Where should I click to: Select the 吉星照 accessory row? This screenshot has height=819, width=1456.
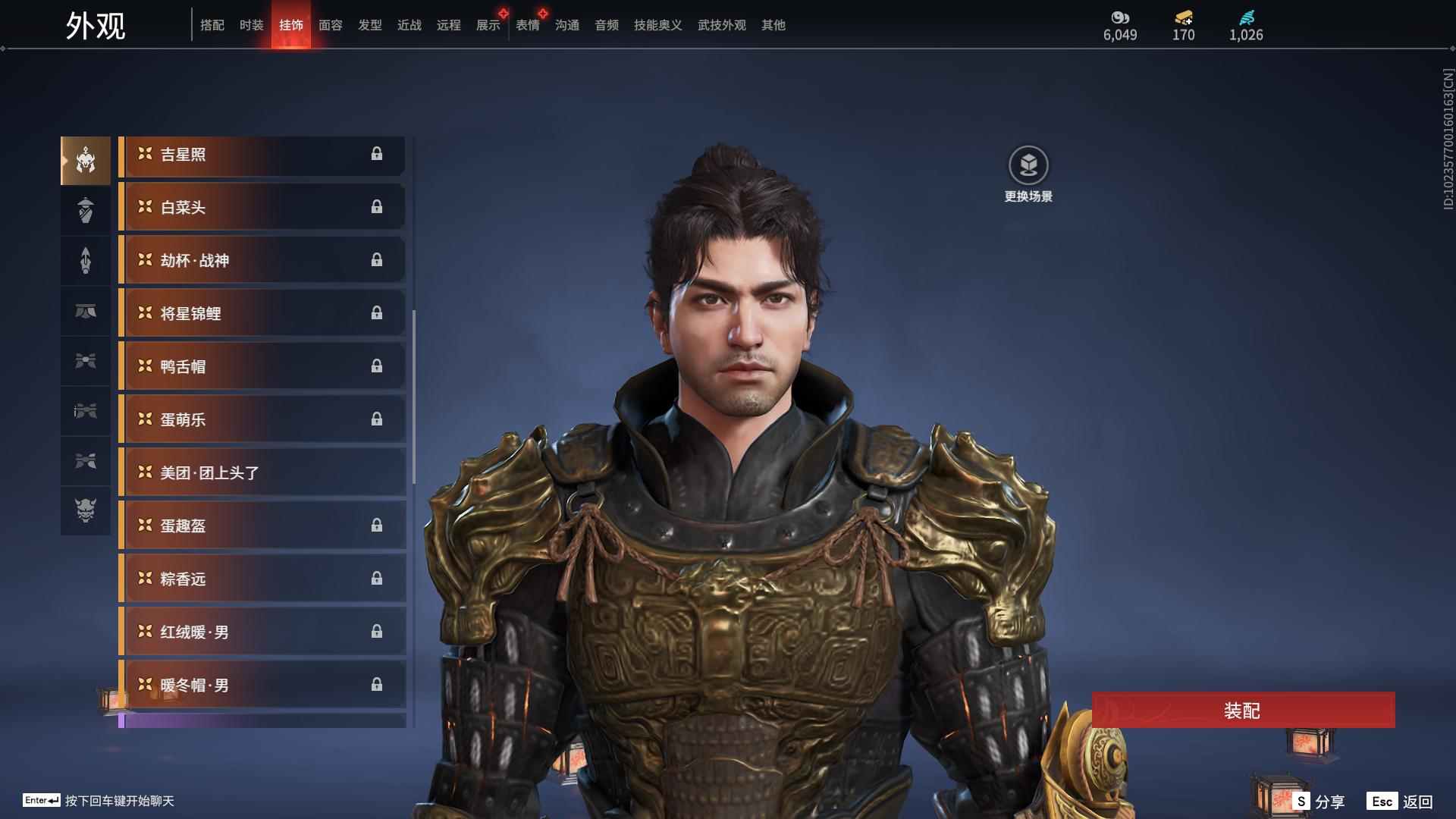tap(262, 155)
